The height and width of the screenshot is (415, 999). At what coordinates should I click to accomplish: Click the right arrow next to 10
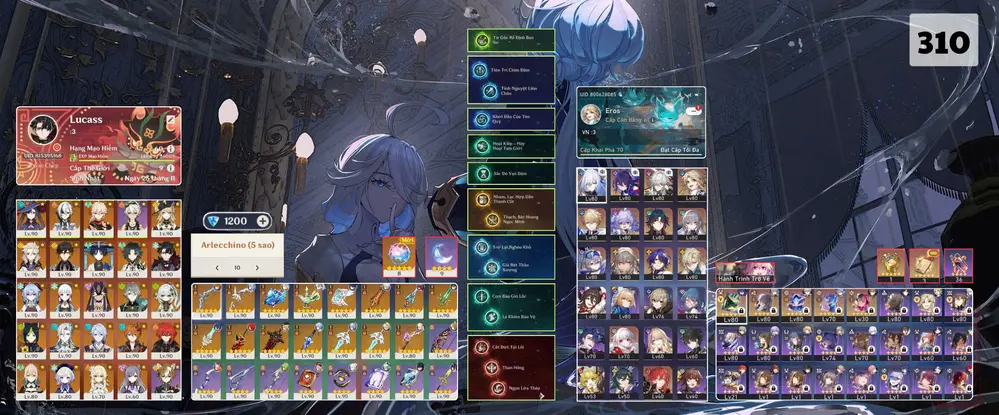click(260, 268)
